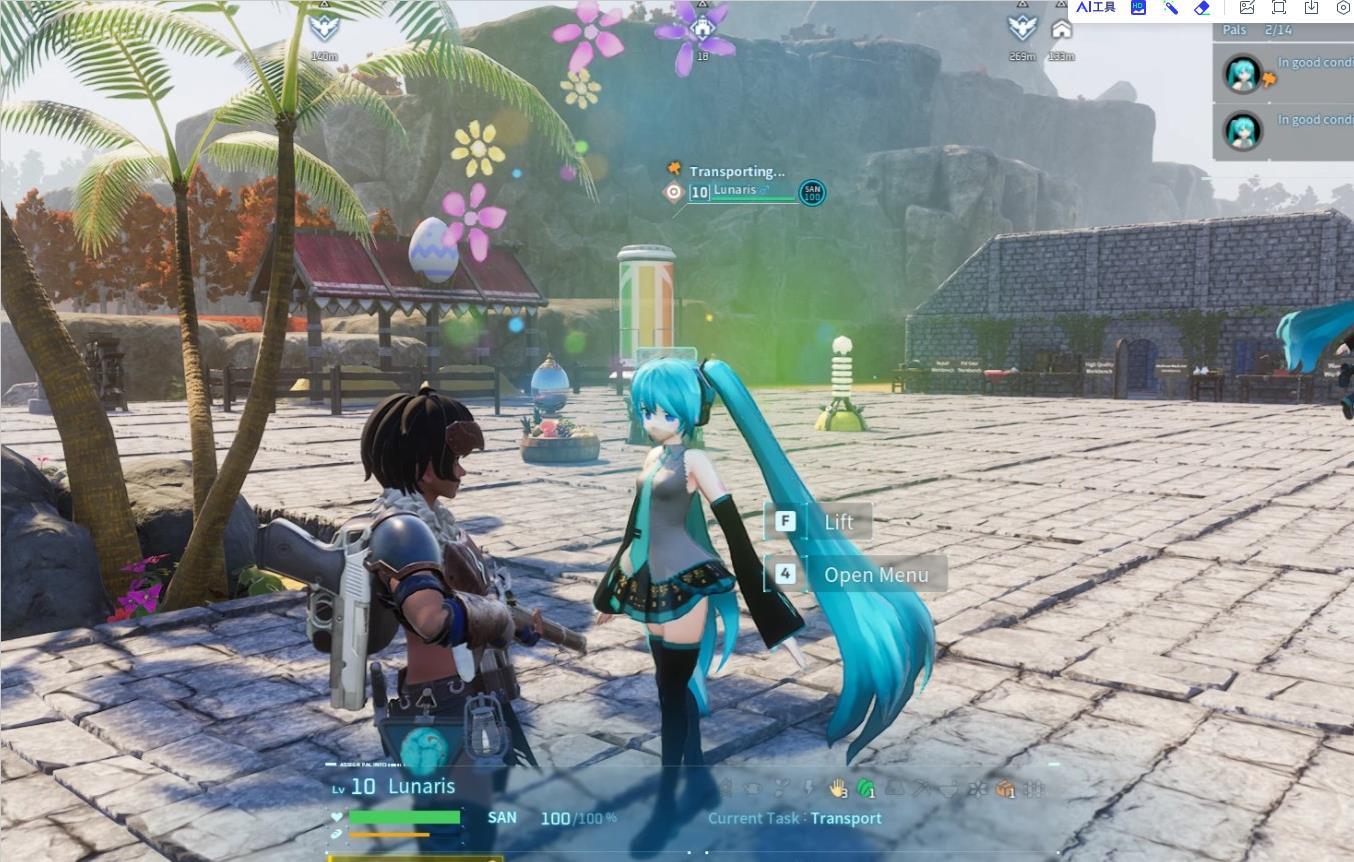Select the winged emblem marker at 269m
This screenshot has height=862, width=1354.
pos(1022,28)
